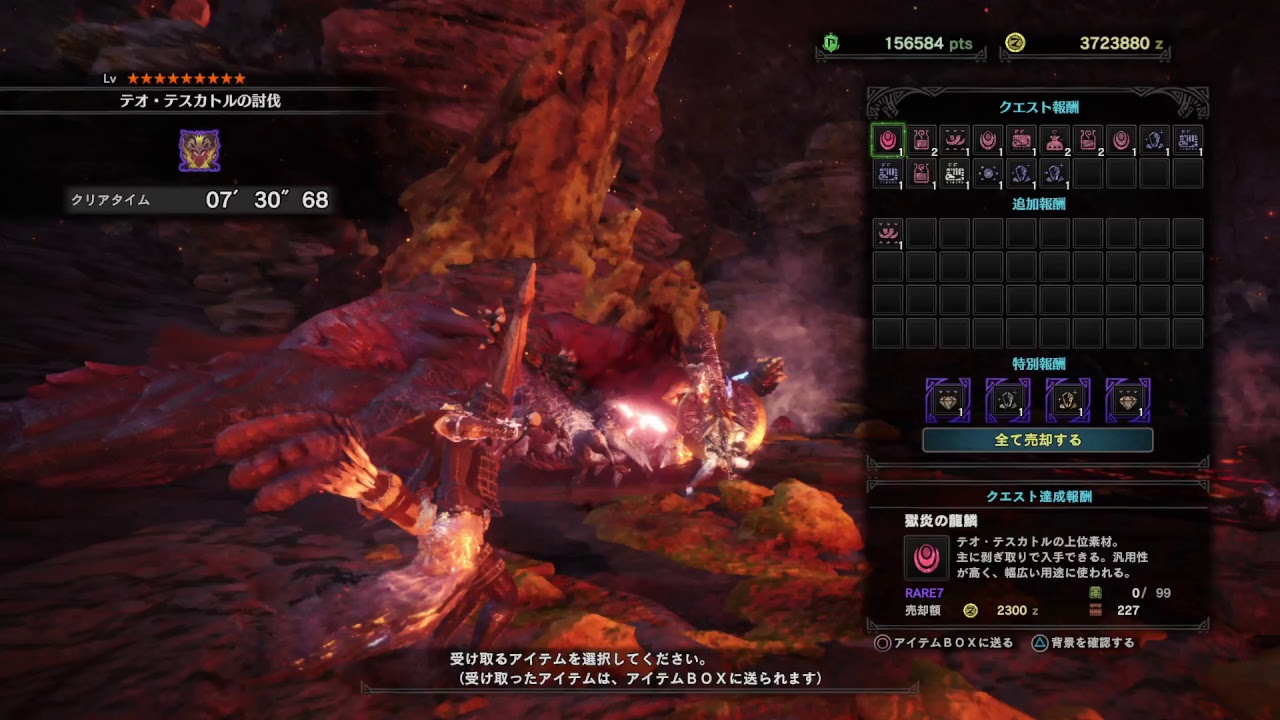Click the 全て売却する sell-all button
This screenshot has width=1280, height=720.
tap(1037, 440)
